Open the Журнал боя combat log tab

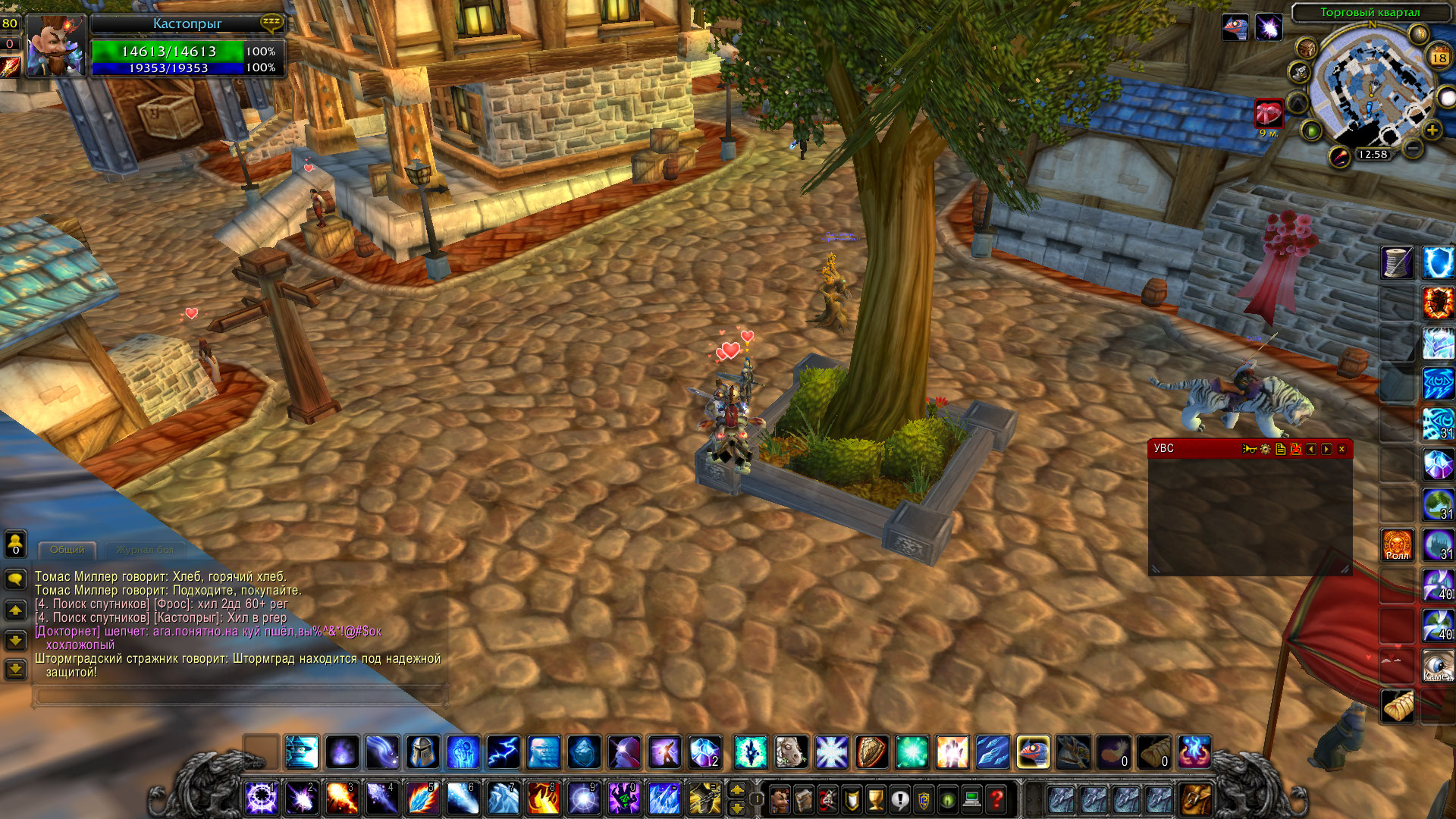(145, 550)
